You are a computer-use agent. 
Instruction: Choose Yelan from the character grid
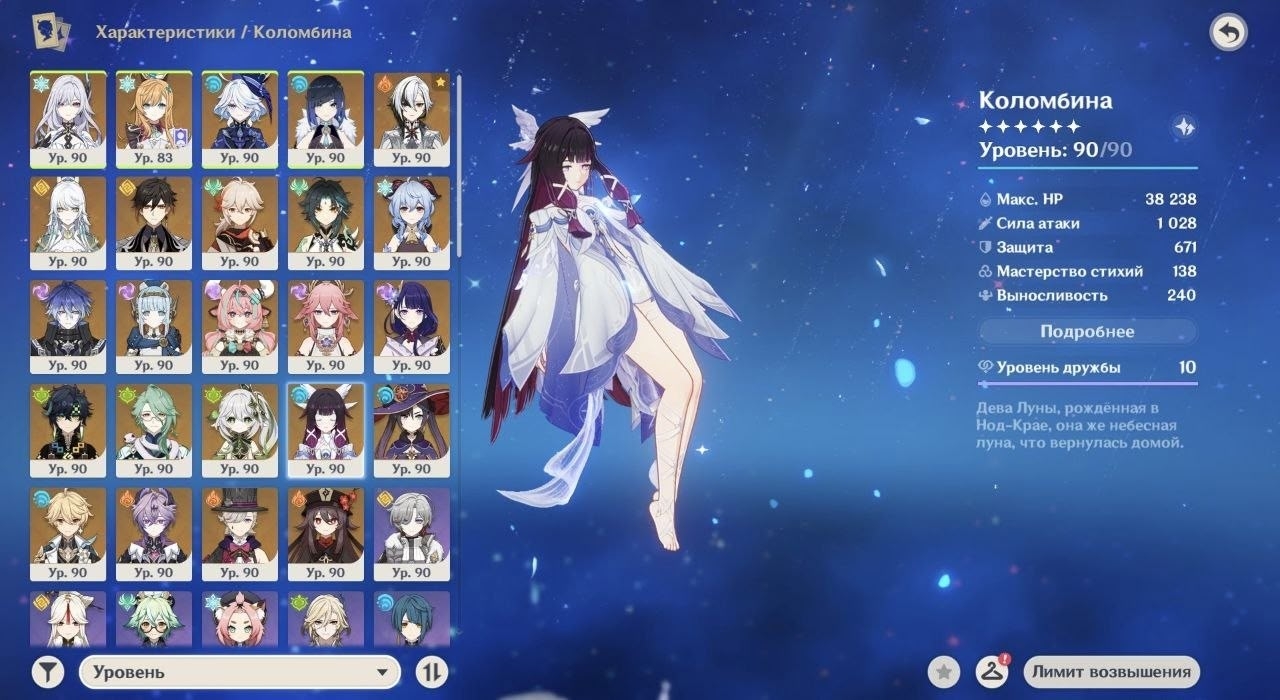[326, 118]
